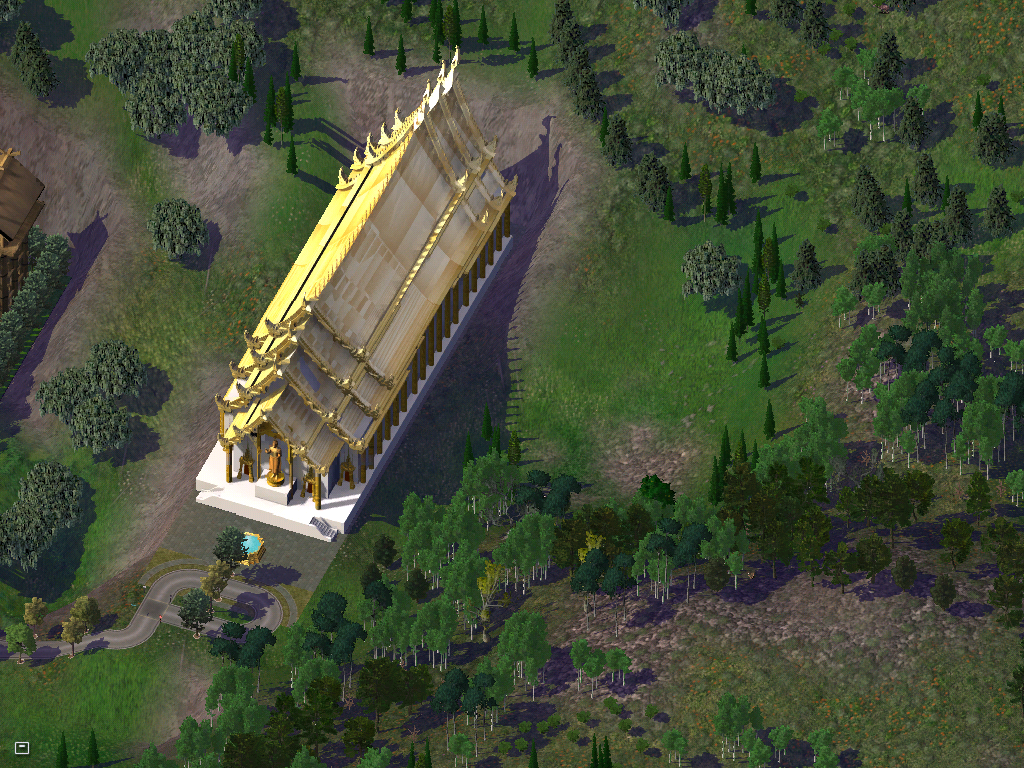Click the small white rectangle interface toggle icon
Viewport: 1024px width, 768px height.
22,747
